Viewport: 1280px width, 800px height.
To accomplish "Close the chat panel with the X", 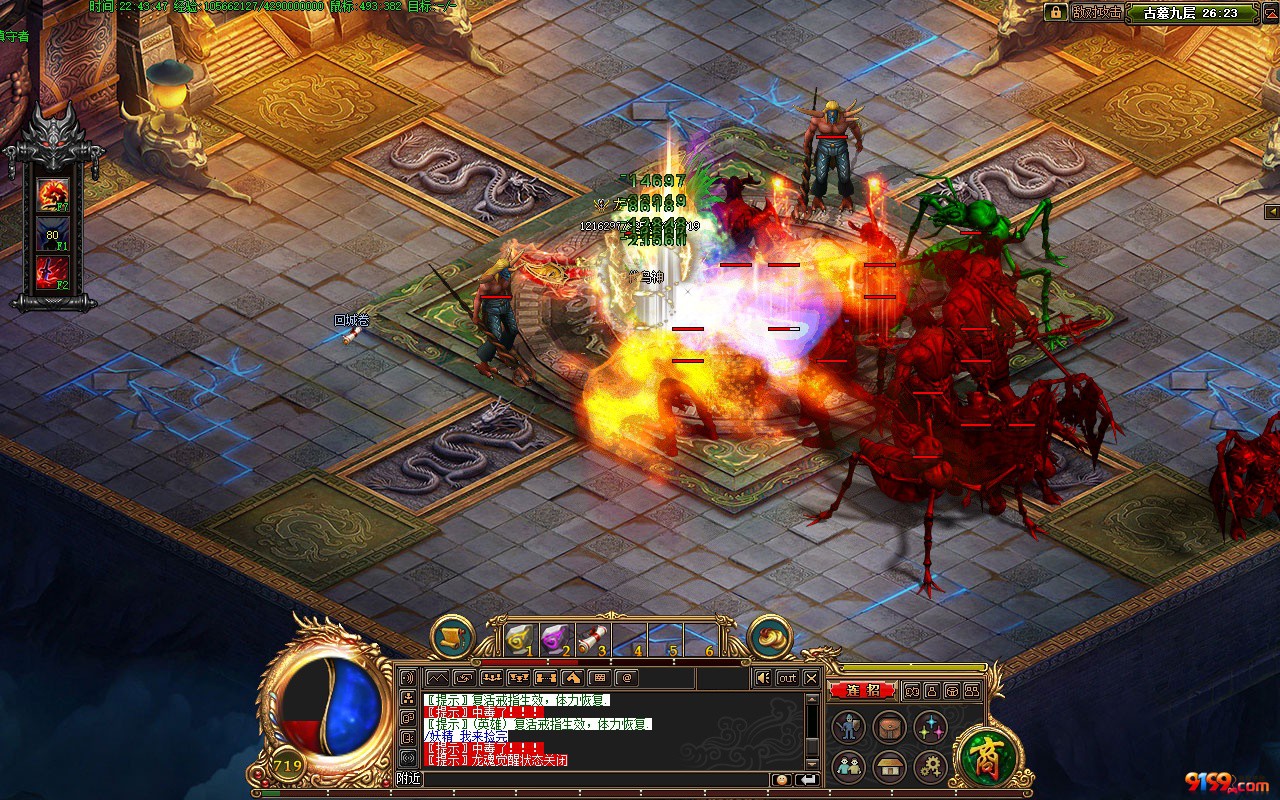I will (x=811, y=678).
